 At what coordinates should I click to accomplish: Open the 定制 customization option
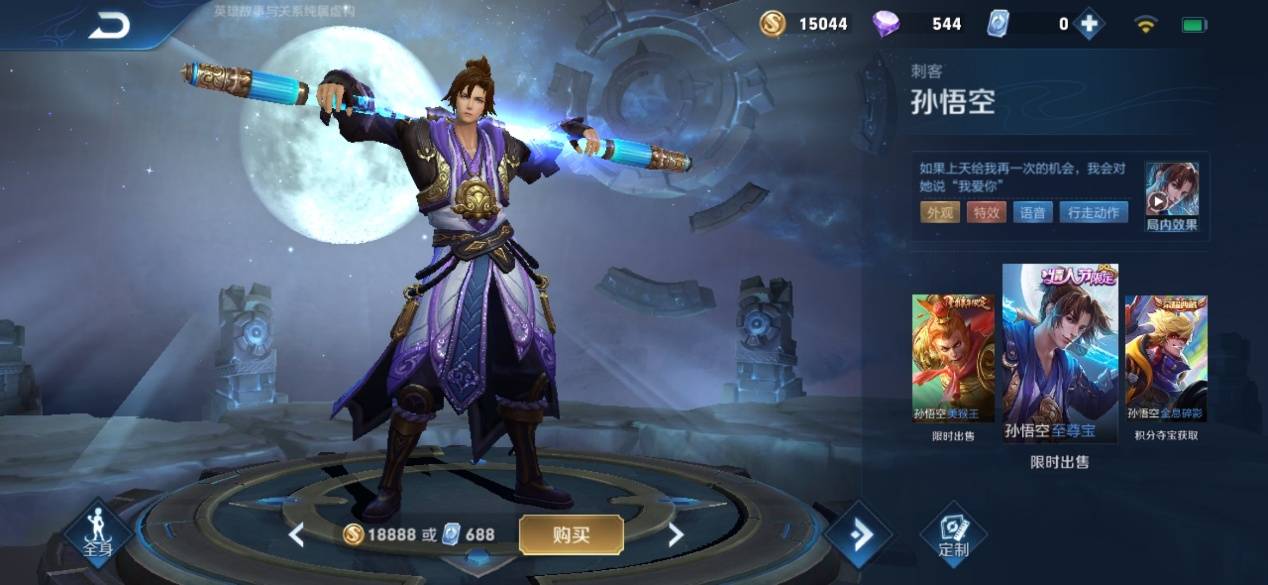[x=954, y=534]
